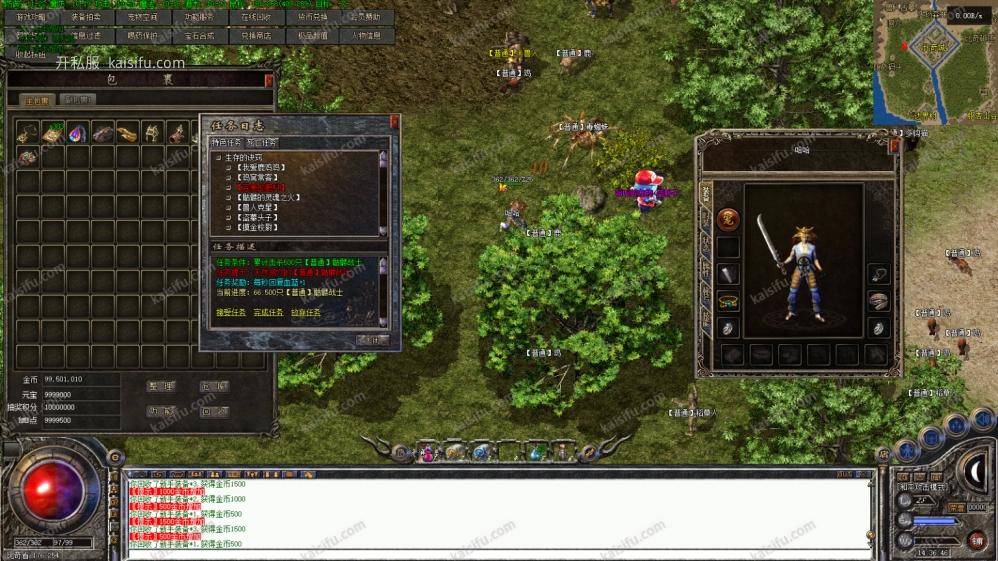The image size is (998, 561).
Task: Select the equipped bracelet slot with green gems
Action: [727, 301]
